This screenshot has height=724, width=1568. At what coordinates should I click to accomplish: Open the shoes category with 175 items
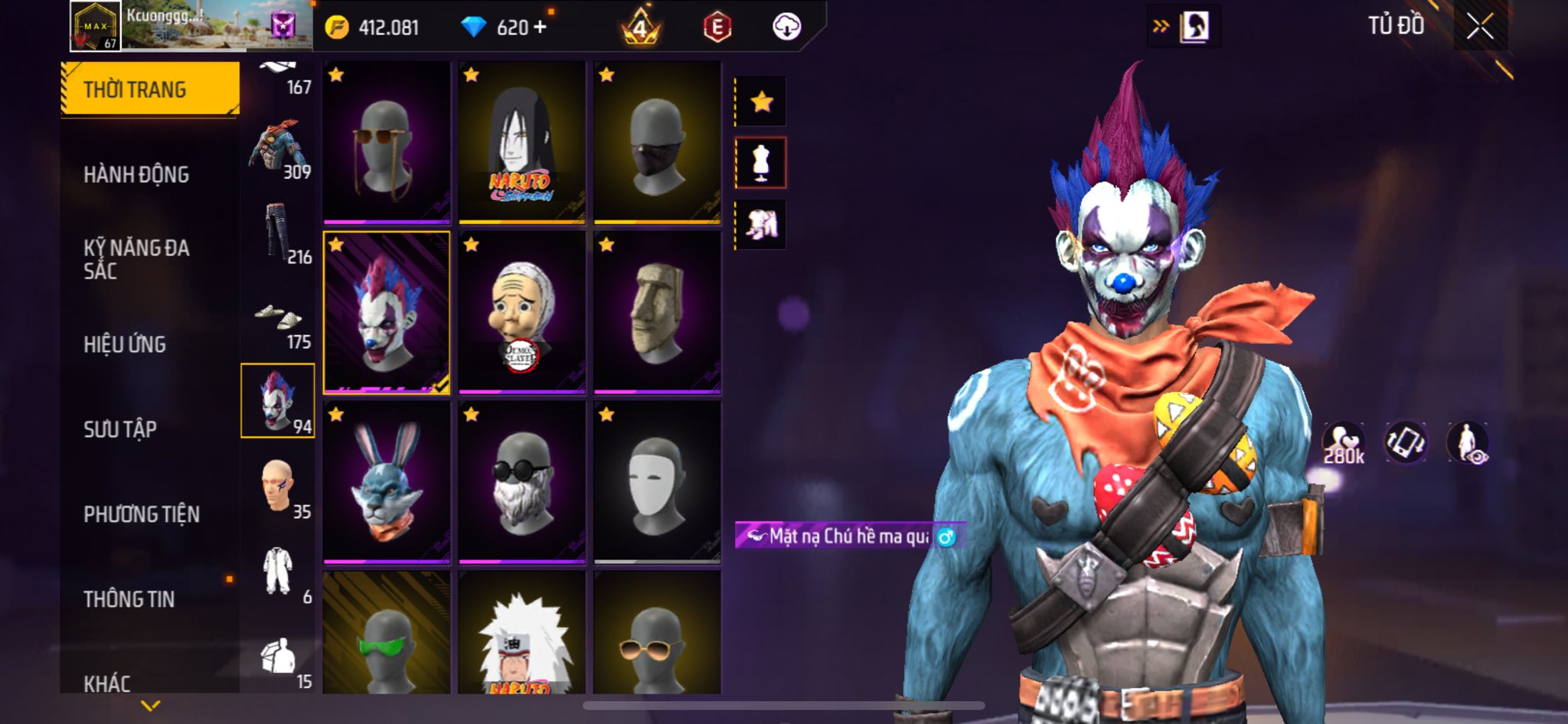[279, 324]
